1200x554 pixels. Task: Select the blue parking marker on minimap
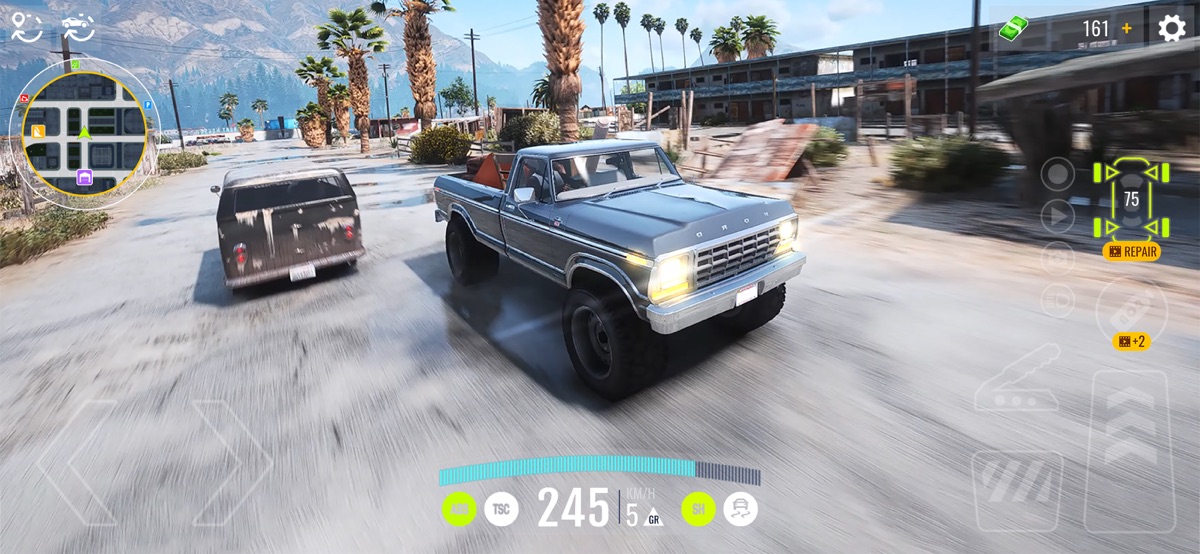[x=148, y=104]
